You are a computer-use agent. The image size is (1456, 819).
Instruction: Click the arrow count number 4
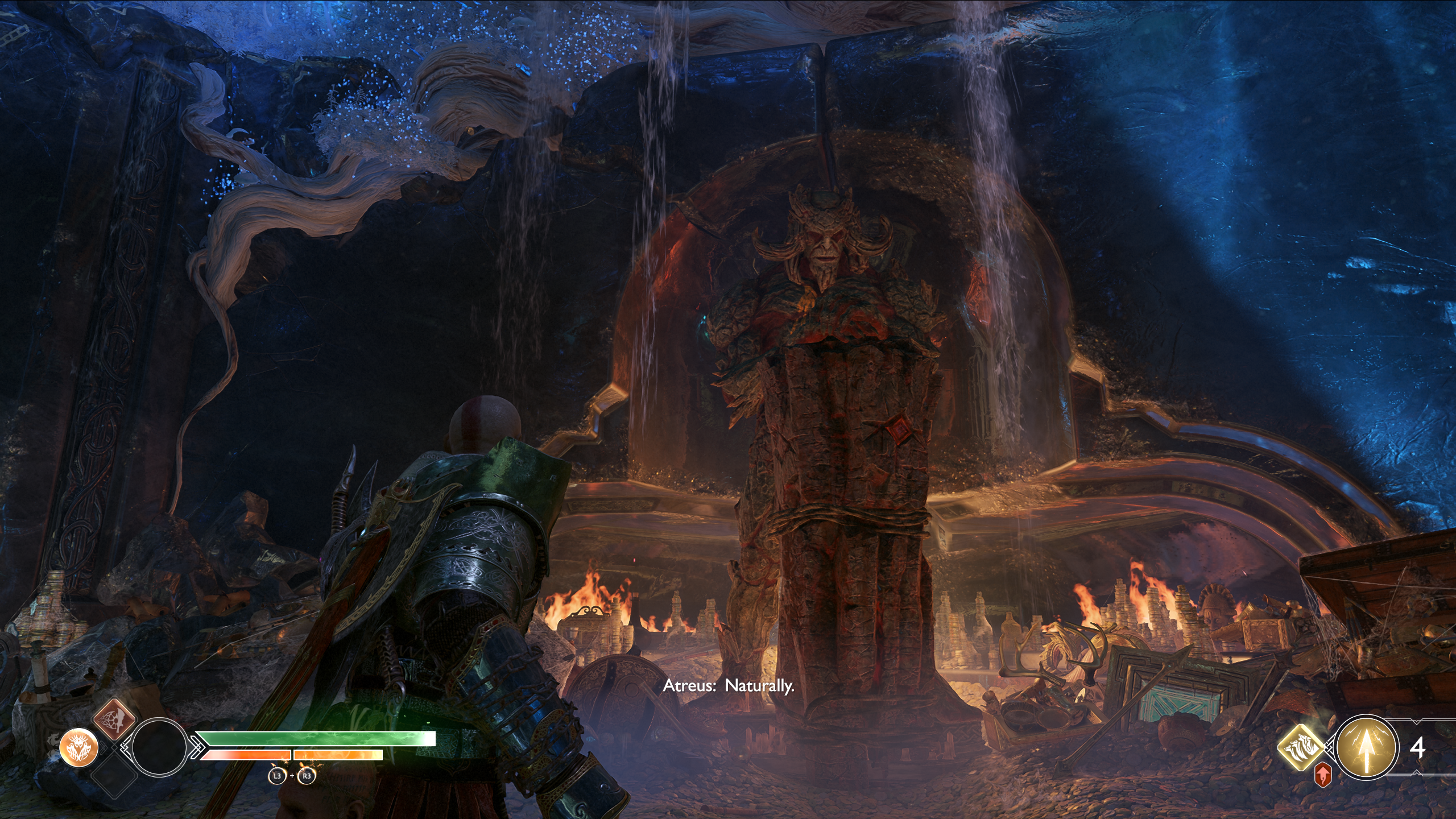(x=1418, y=748)
